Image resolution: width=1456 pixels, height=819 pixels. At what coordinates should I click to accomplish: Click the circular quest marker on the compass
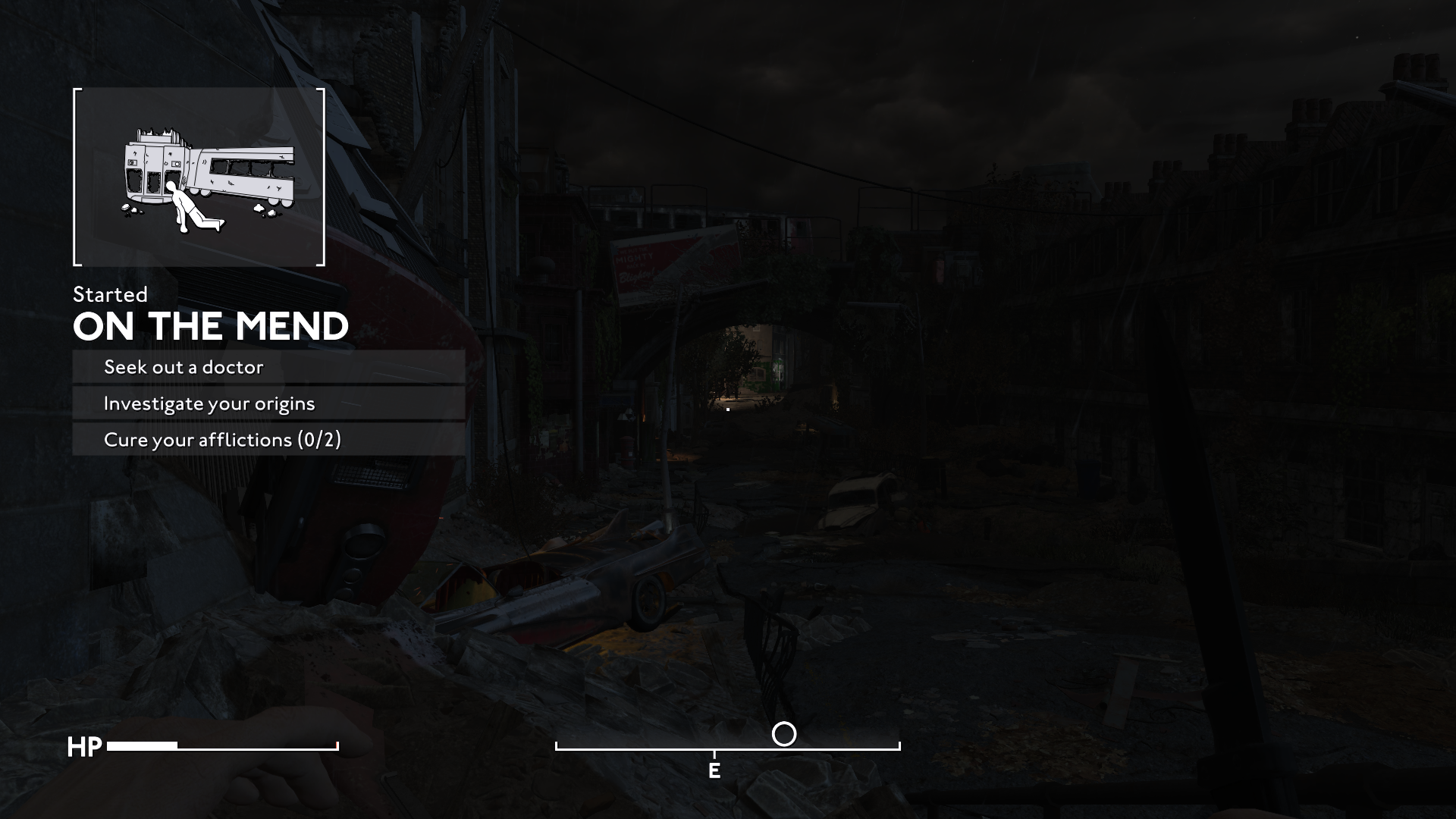pyautogui.click(x=784, y=734)
